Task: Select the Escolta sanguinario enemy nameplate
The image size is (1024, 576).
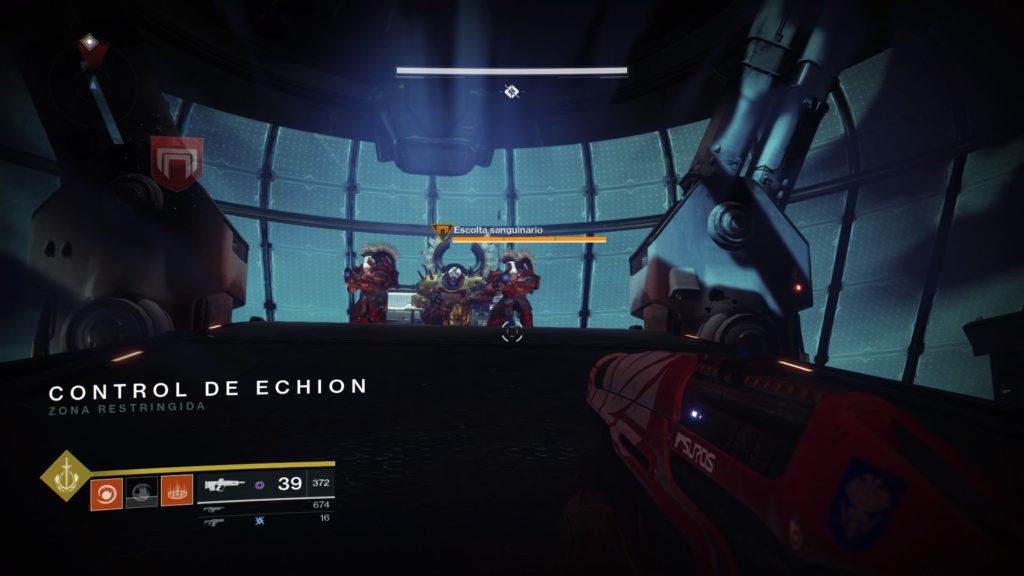Action: coord(493,230)
